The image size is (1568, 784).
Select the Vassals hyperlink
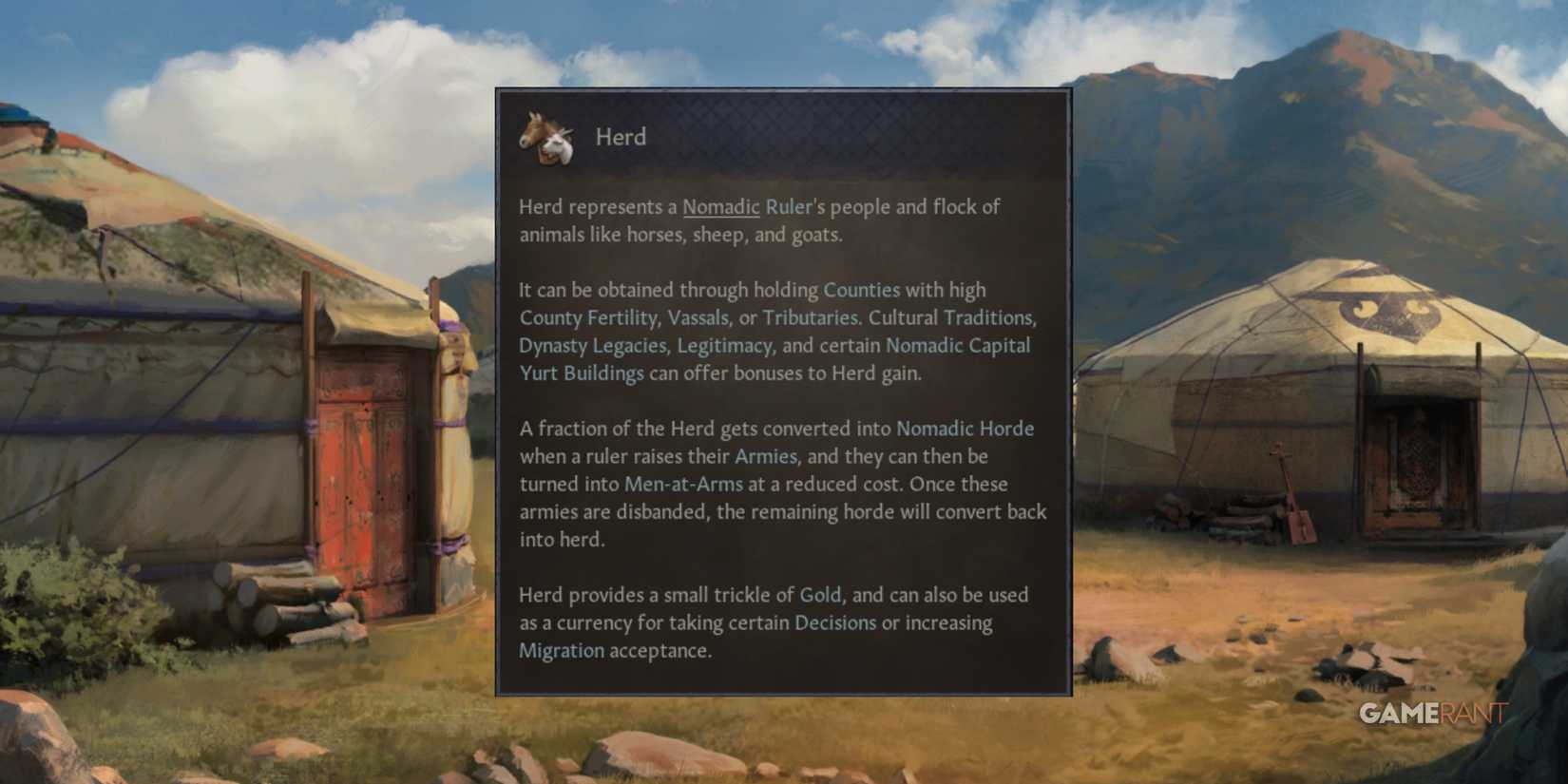703,317
